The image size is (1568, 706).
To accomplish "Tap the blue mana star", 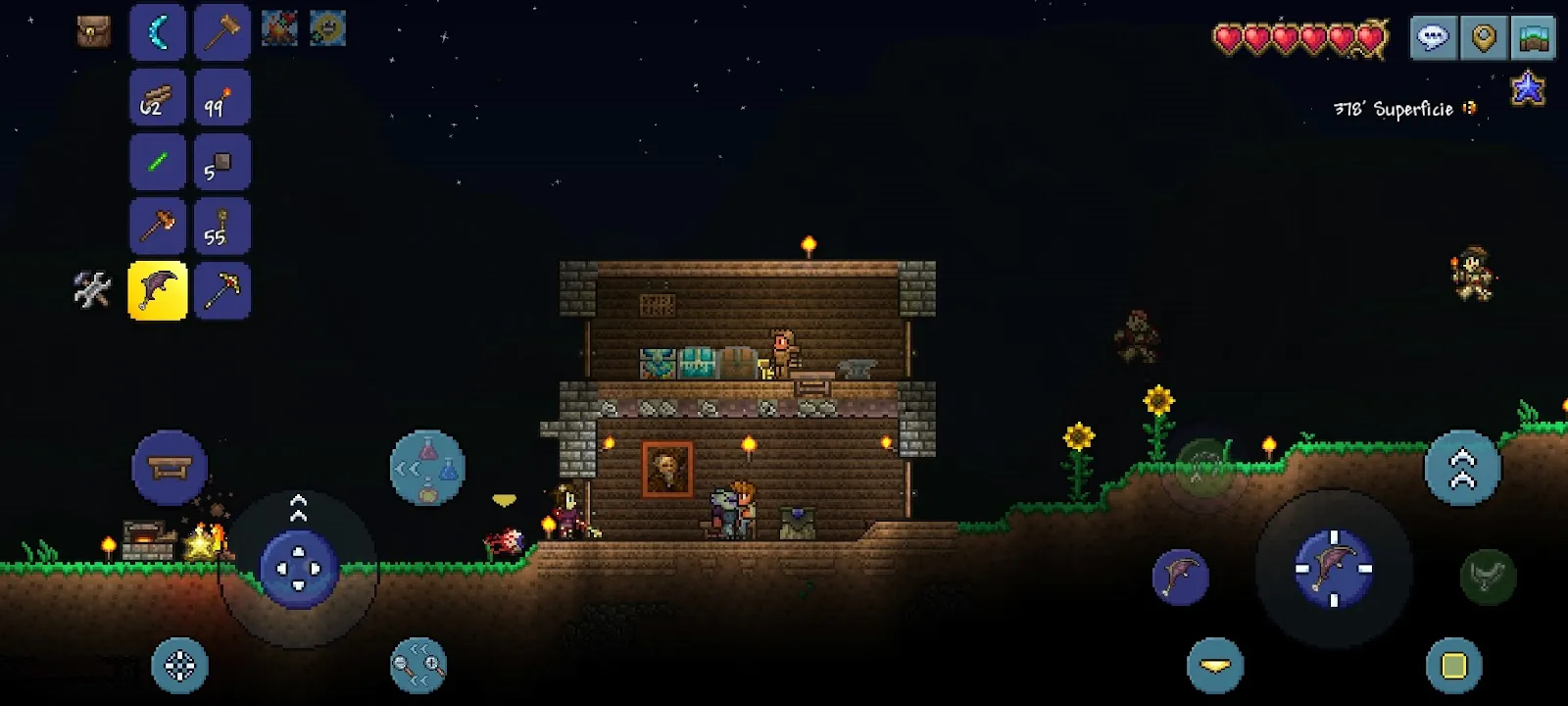I will [1528, 88].
